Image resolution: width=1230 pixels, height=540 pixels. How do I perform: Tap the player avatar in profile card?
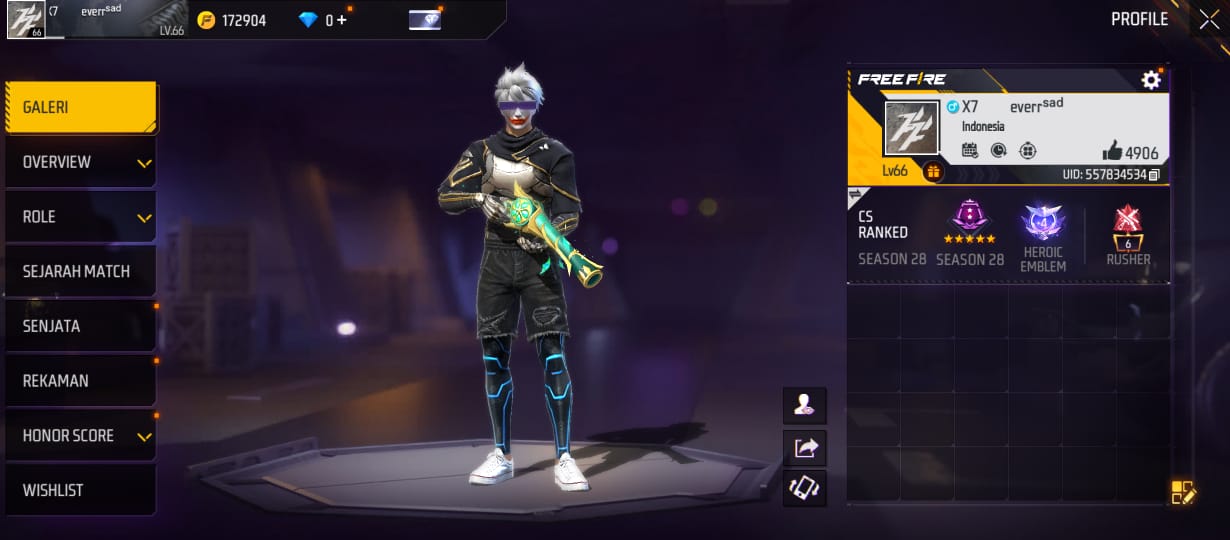911,128
